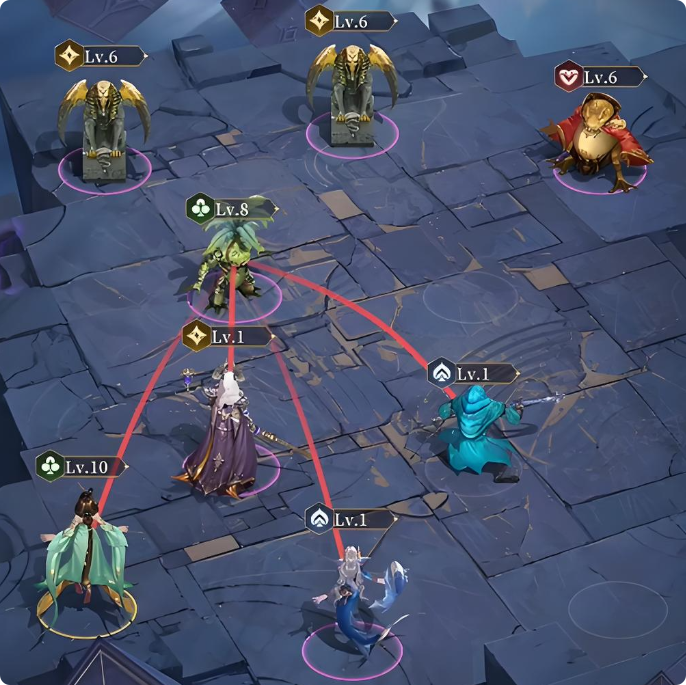The image size is (686, 685).
Task: Choose the teal hooded Lv.1 hero
Action: (475, 432)
